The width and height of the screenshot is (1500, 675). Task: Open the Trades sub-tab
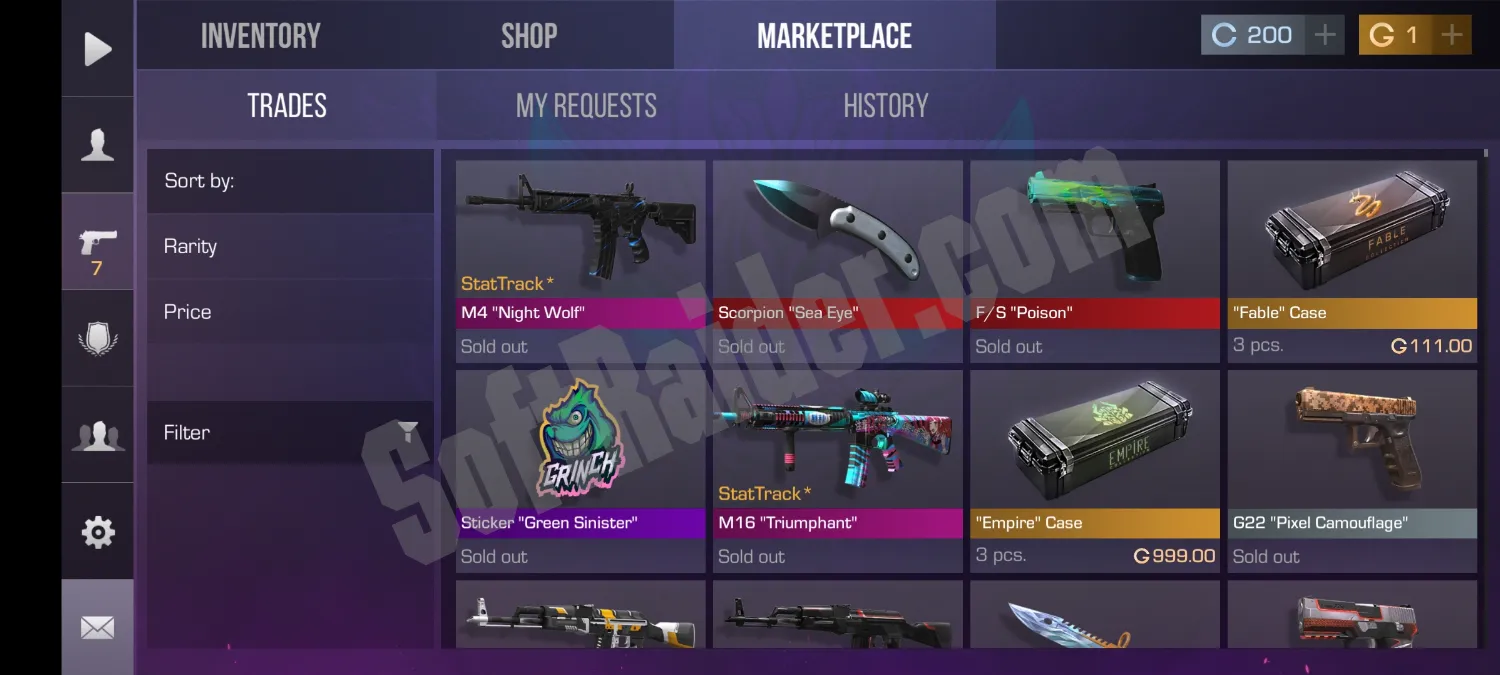287,106
